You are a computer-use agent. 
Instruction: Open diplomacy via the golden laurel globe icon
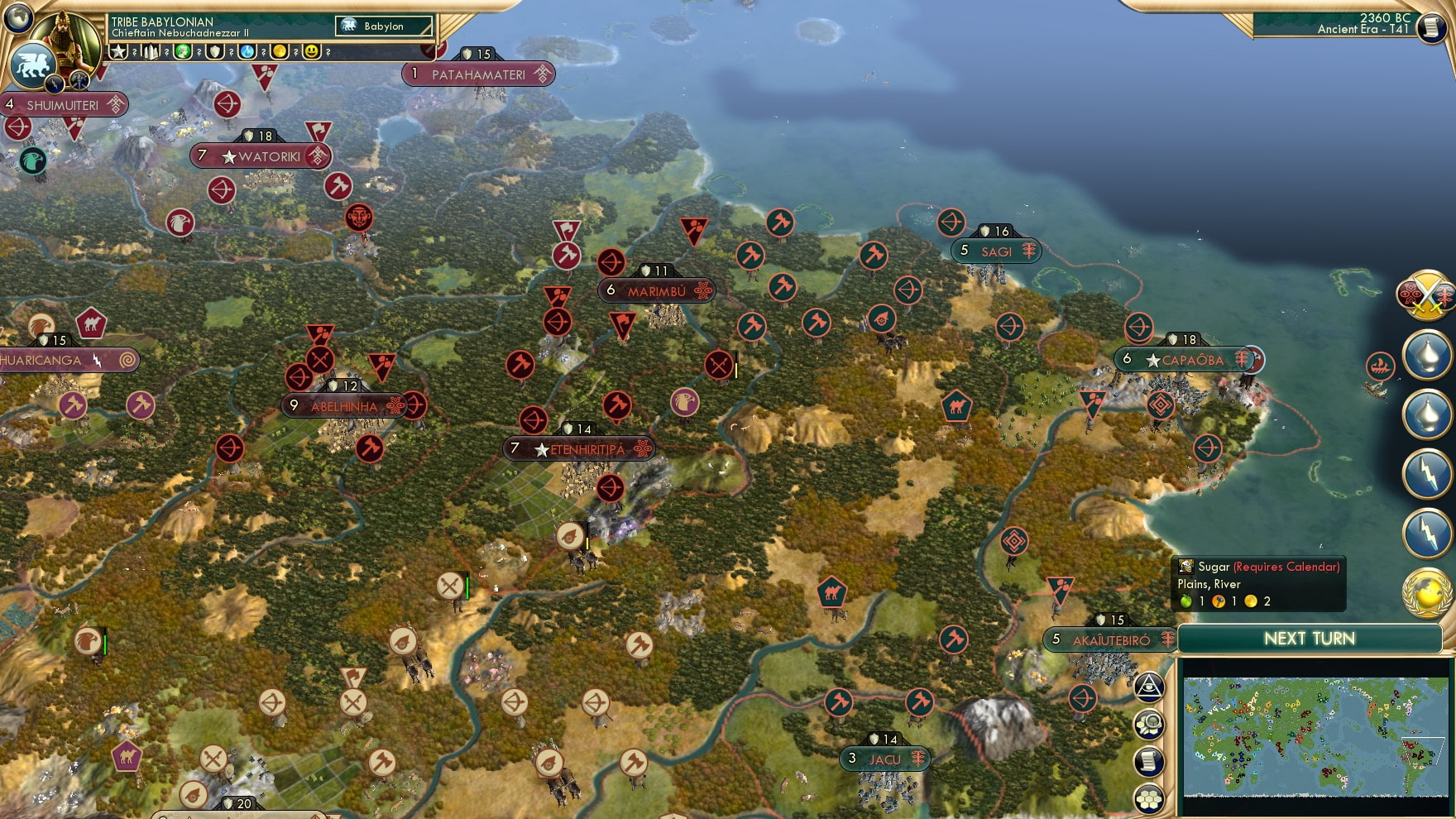1425,589
